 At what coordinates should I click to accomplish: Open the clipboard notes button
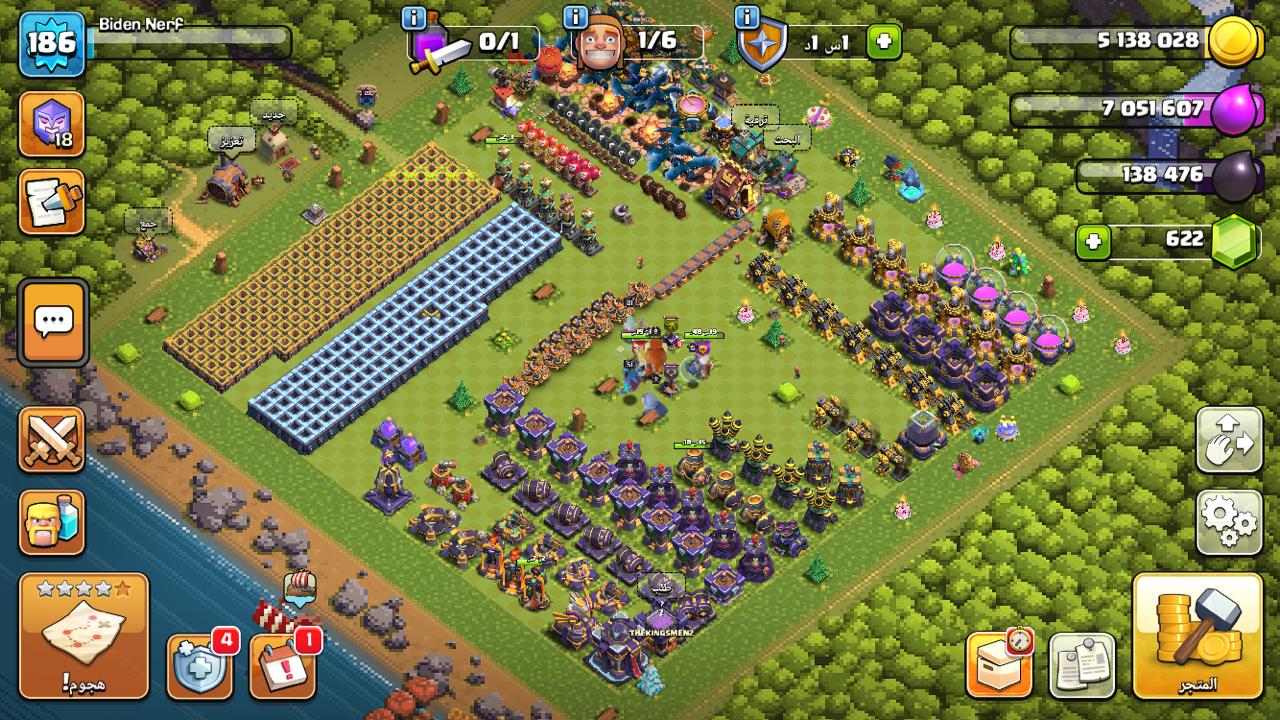1082,665
